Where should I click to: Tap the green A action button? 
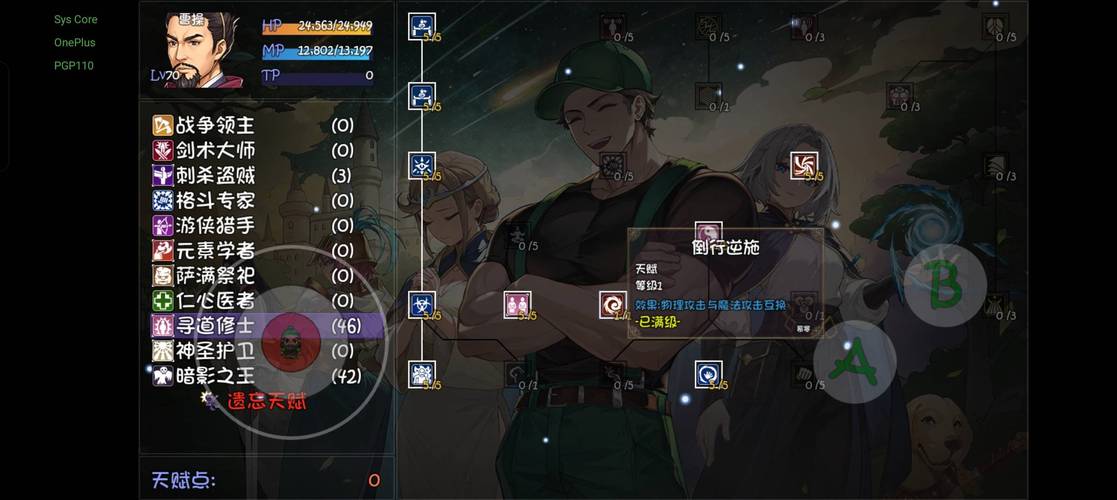tap(854, 362)
